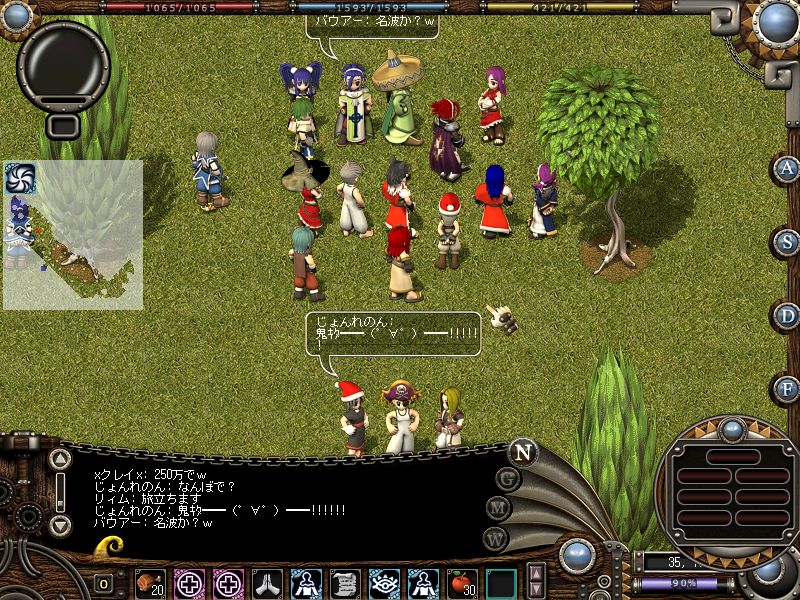Viewport: 800px width, 600px height.
Task: Select the G chat channel button
Action: 509,479
